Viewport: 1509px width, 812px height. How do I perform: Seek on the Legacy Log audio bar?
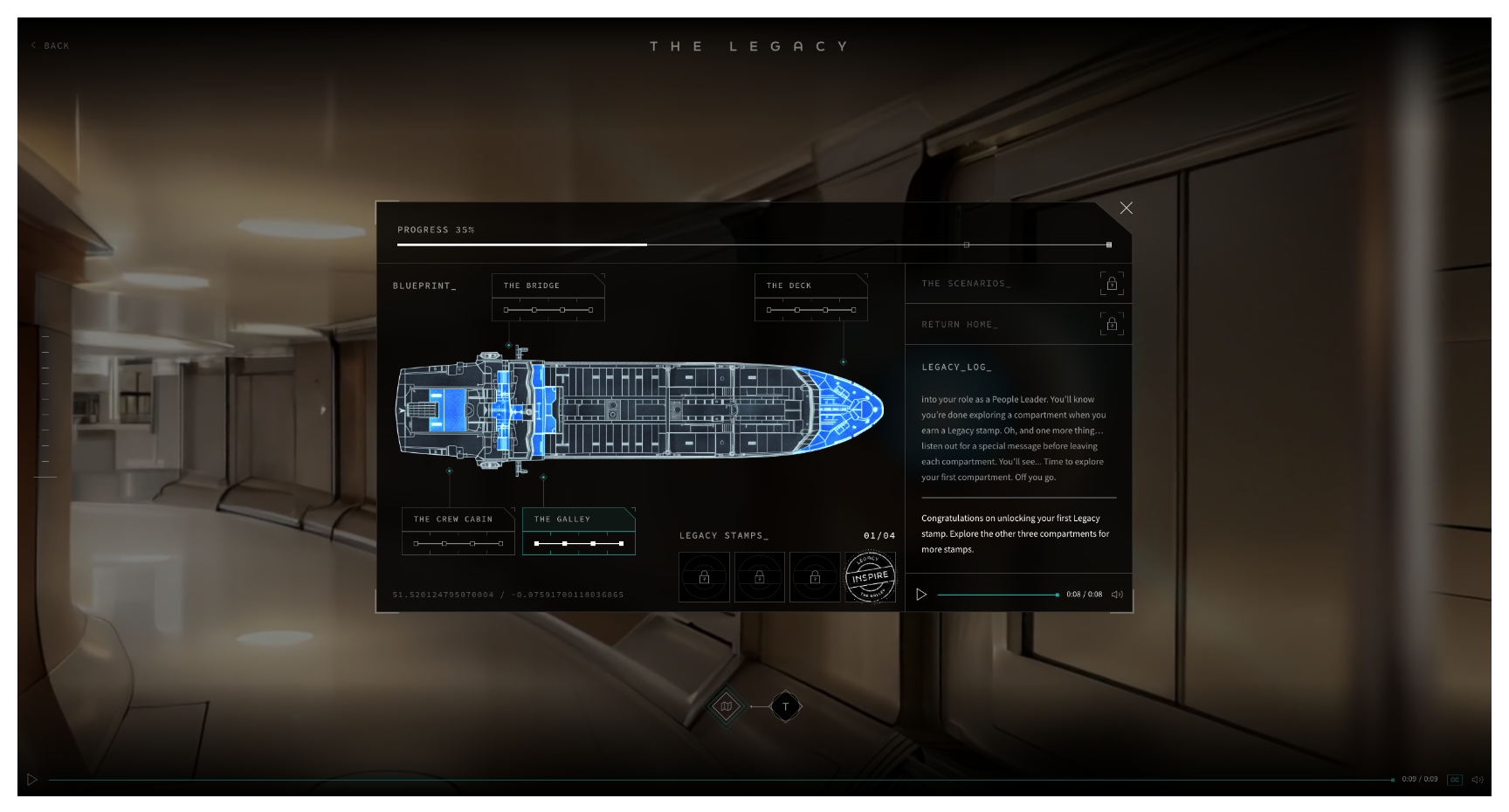[x=997, y=595]
